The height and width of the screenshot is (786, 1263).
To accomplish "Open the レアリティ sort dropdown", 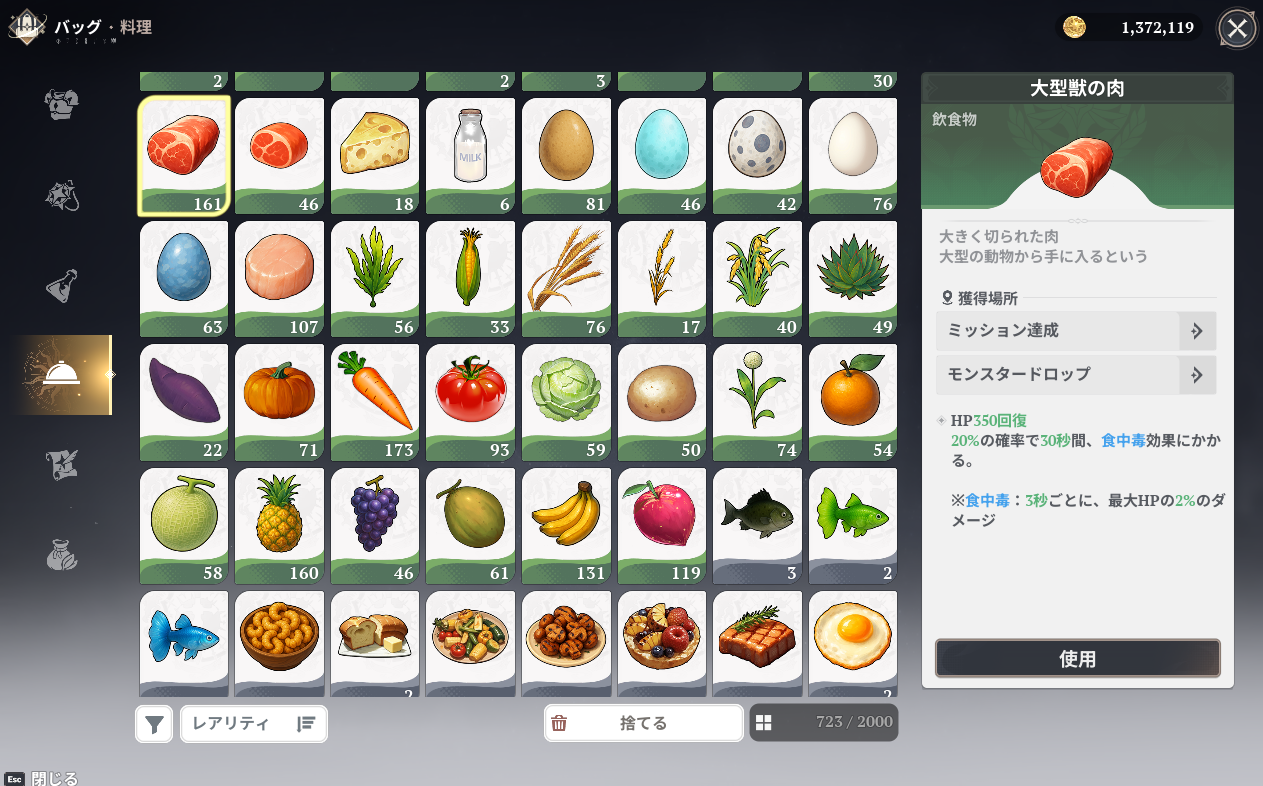I will click(254, 723).
